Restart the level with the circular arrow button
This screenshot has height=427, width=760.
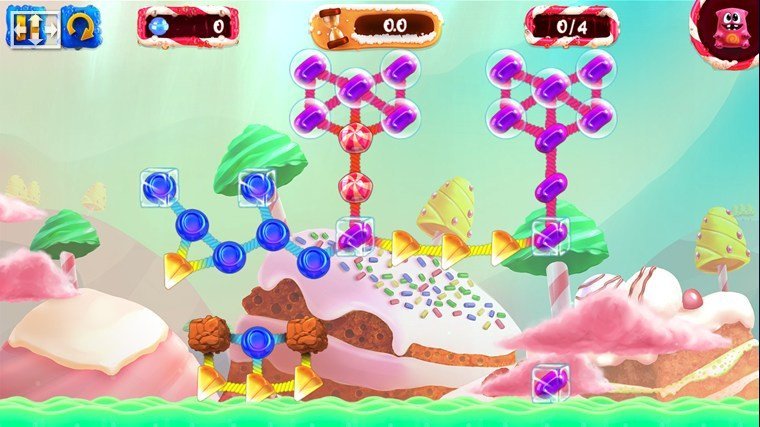pos(80,27)
